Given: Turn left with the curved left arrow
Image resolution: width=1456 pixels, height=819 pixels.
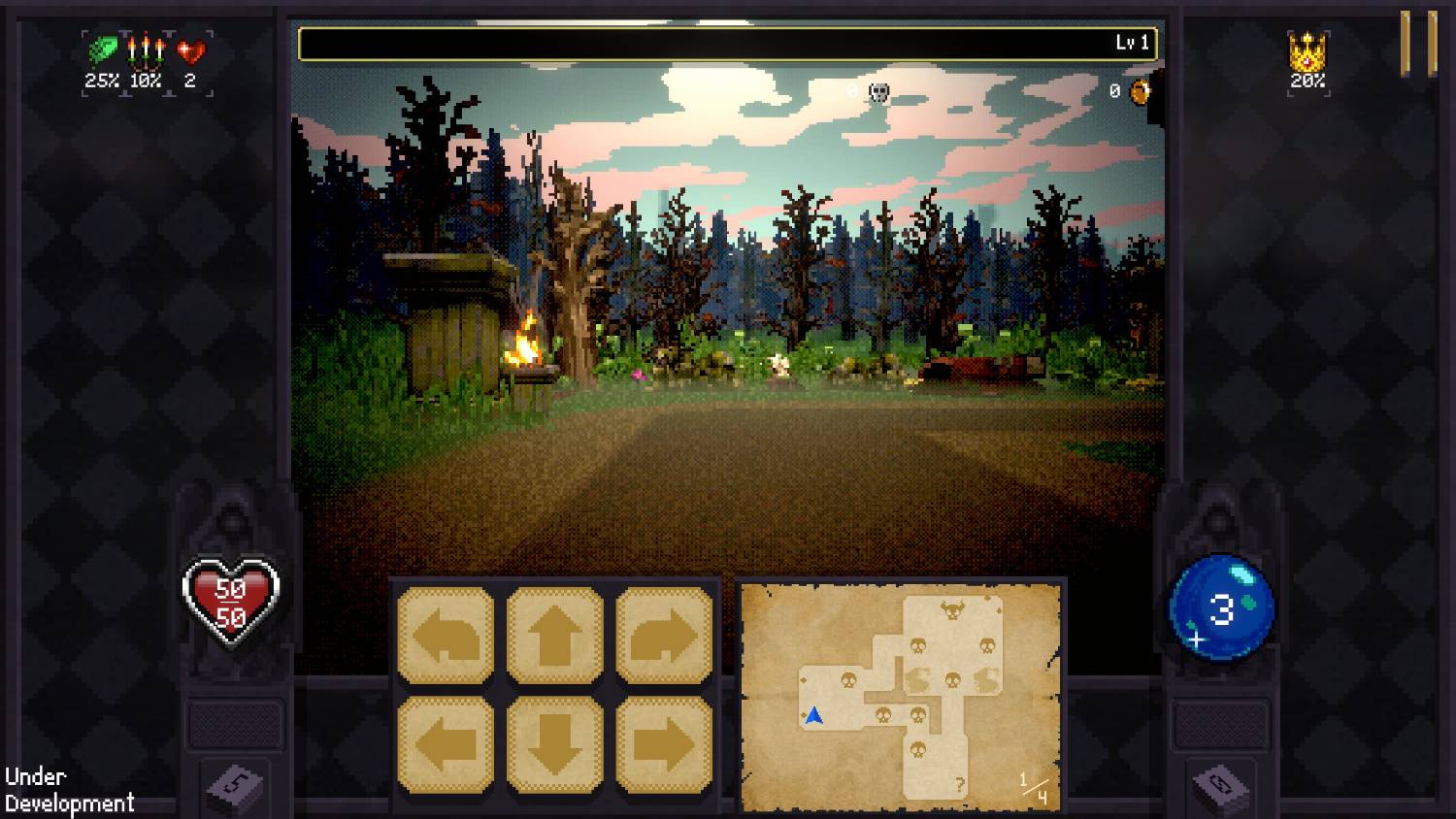Looking at the screenshot, I should pyautogui.click(x=446, y=636).
